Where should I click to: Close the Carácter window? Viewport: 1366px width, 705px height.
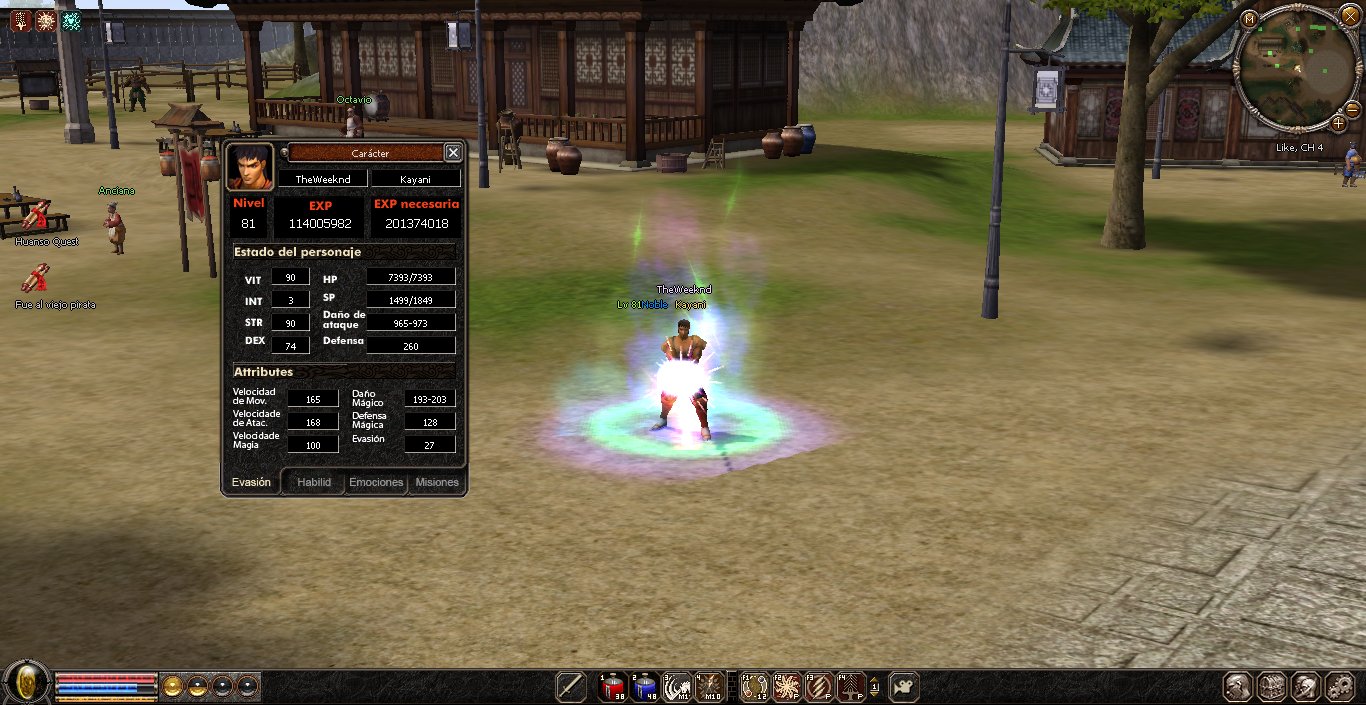point(453,152)
